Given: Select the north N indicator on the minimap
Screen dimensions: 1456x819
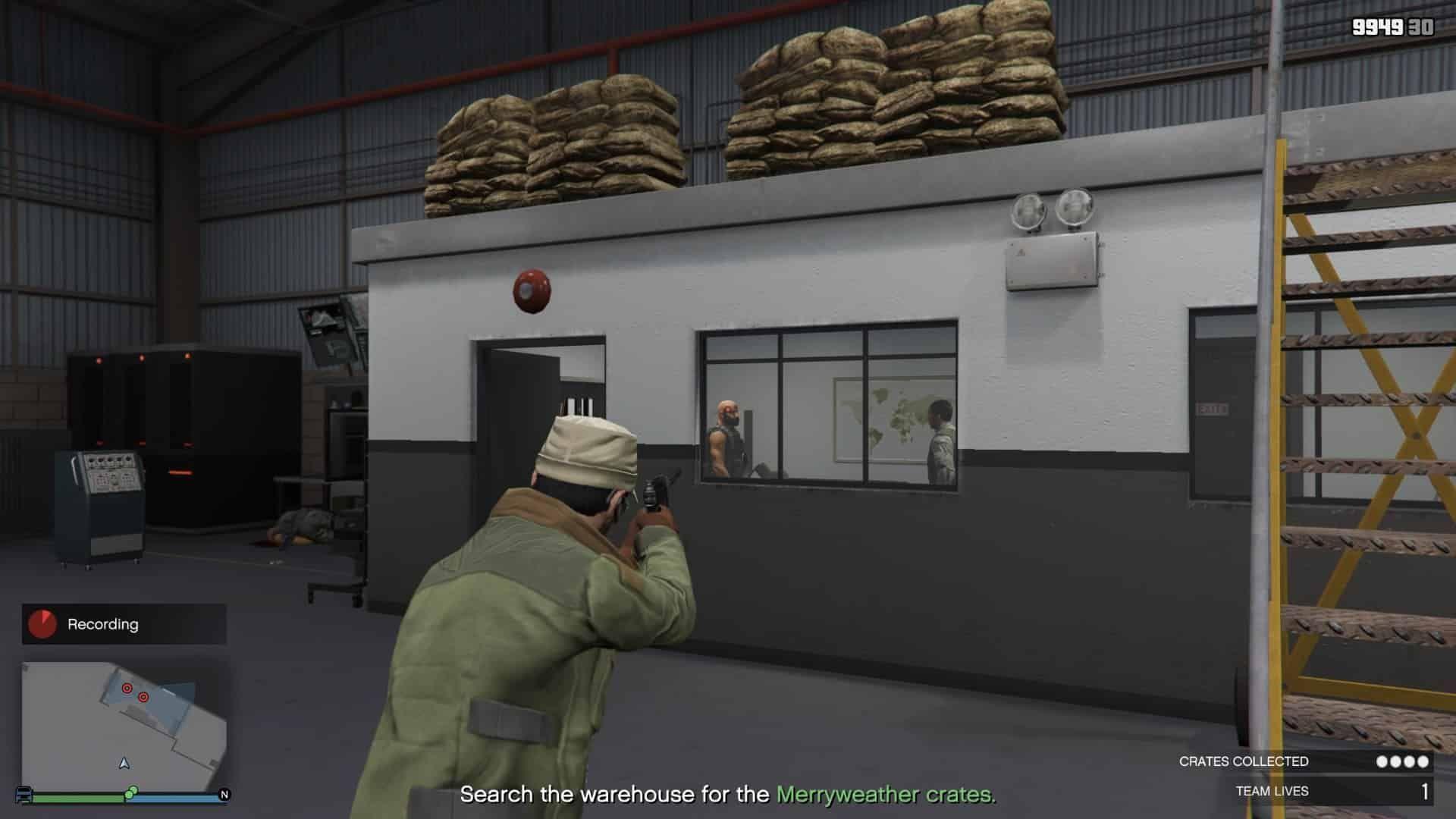Looking at the screenshot, I should 224,793.
